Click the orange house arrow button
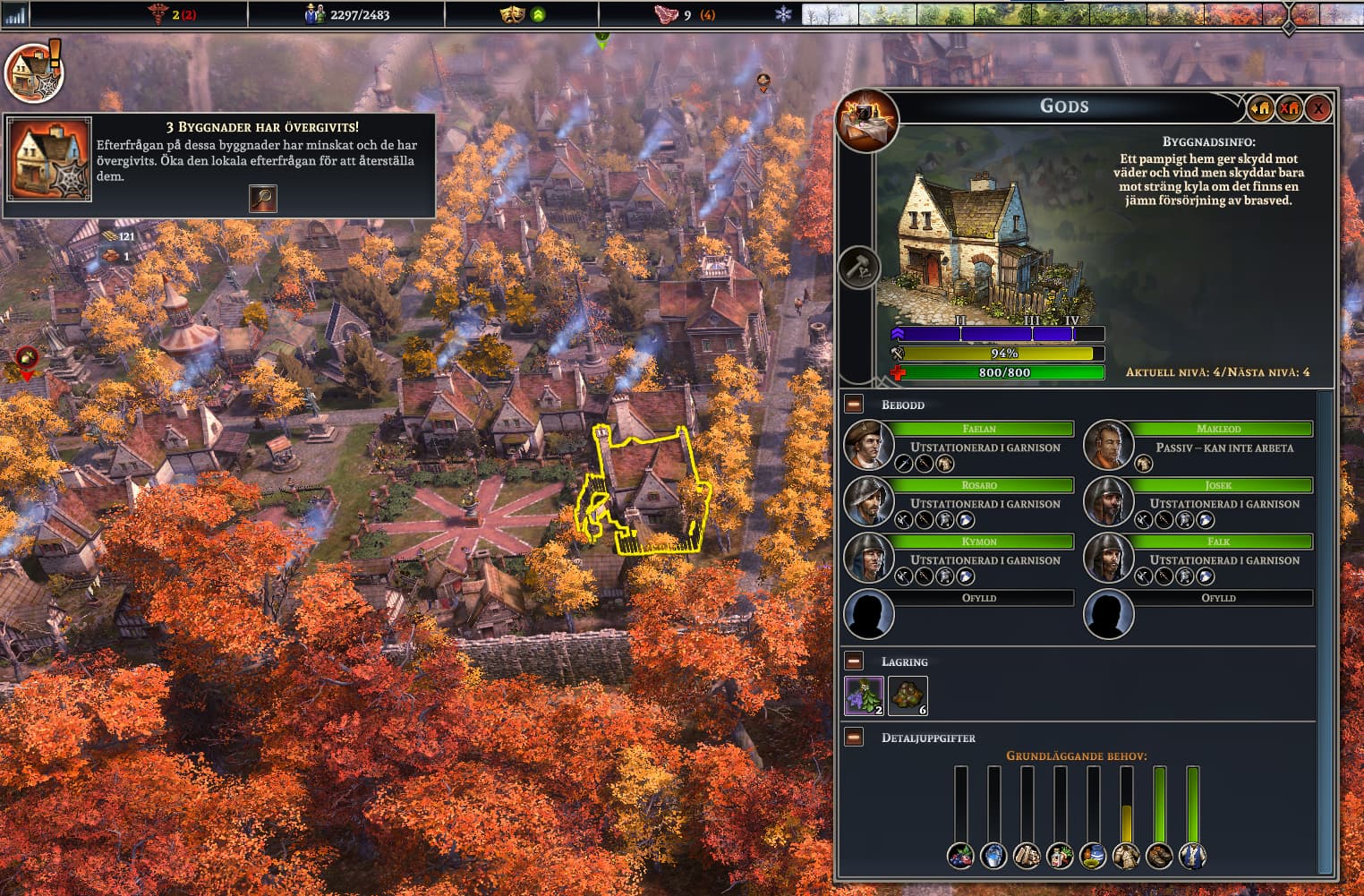The width and height of the screenshot is (1364, 896). pyautogui.click(x=1261, y=109)
